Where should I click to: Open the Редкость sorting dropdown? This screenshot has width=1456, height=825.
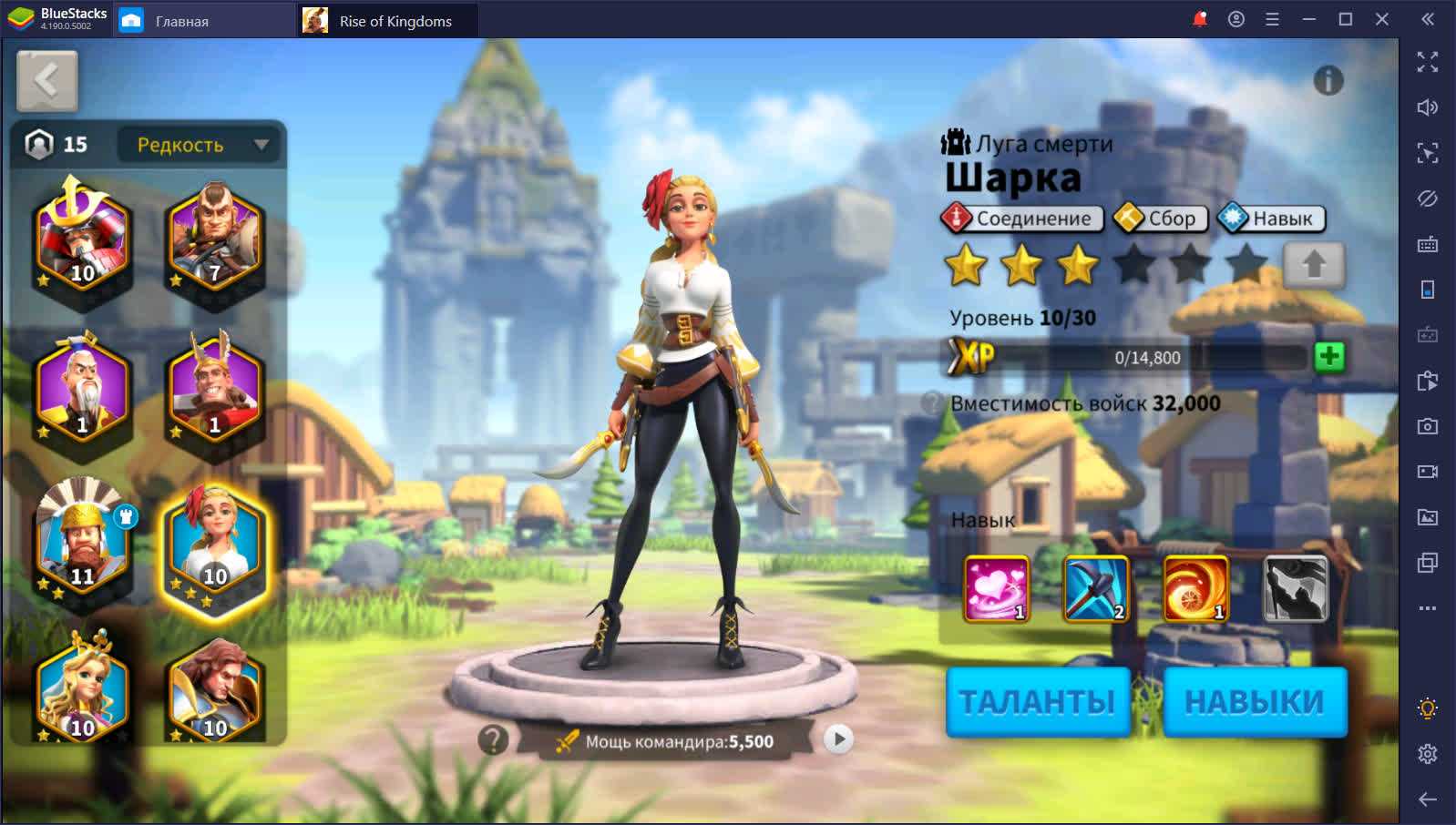point(201,145)
